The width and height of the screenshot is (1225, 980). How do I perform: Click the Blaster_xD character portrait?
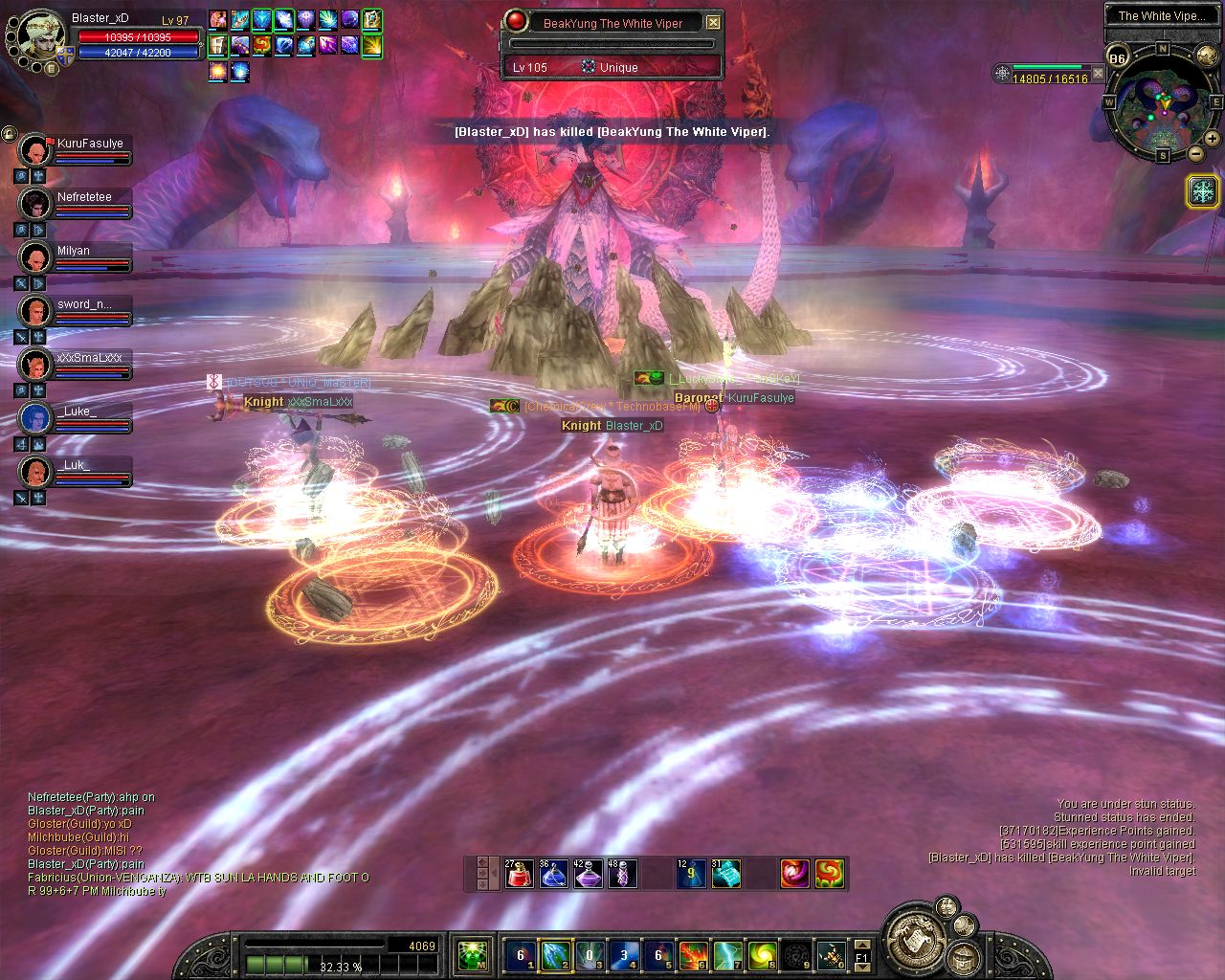pyautogui.click(x=40, y=38)
